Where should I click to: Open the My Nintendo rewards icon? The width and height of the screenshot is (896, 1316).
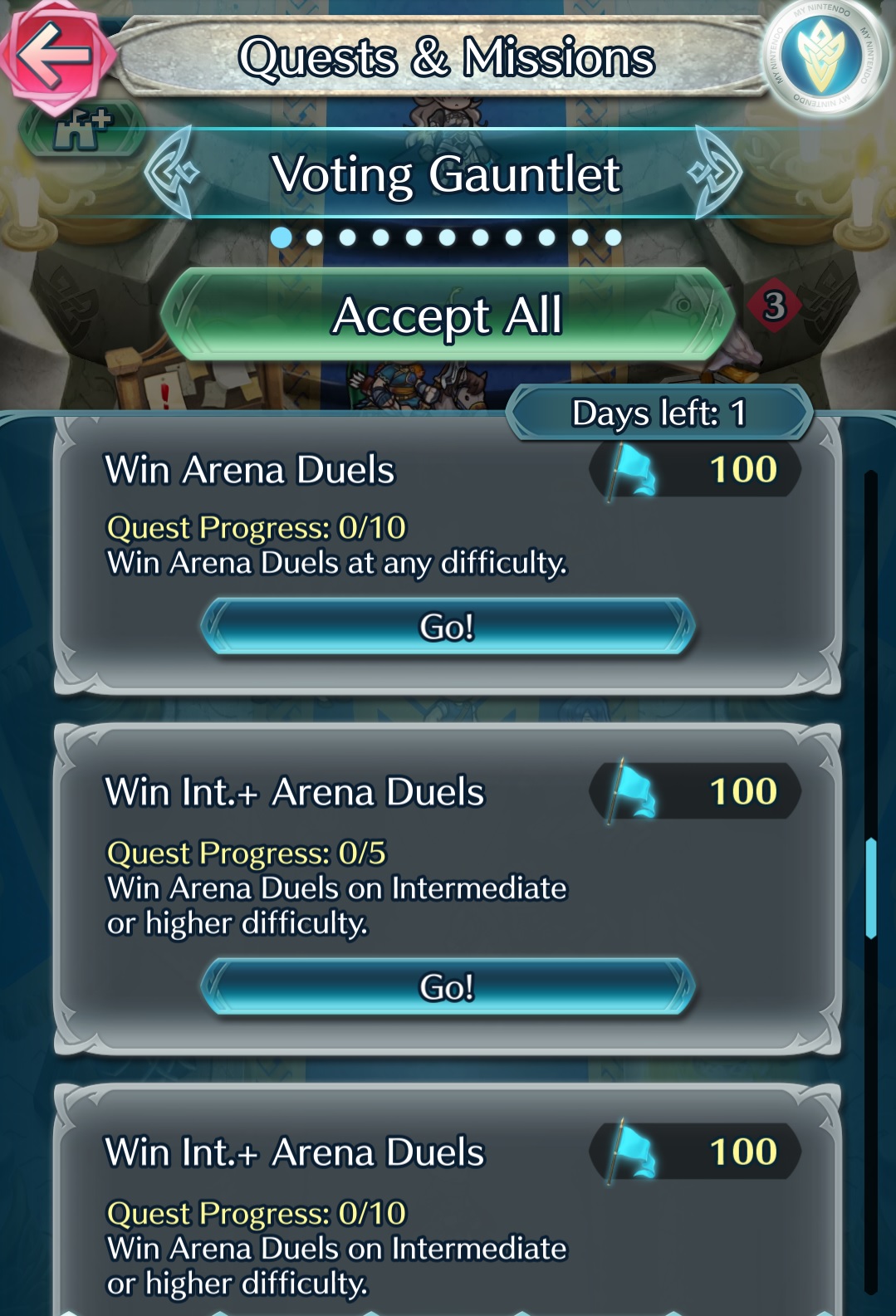823,56
